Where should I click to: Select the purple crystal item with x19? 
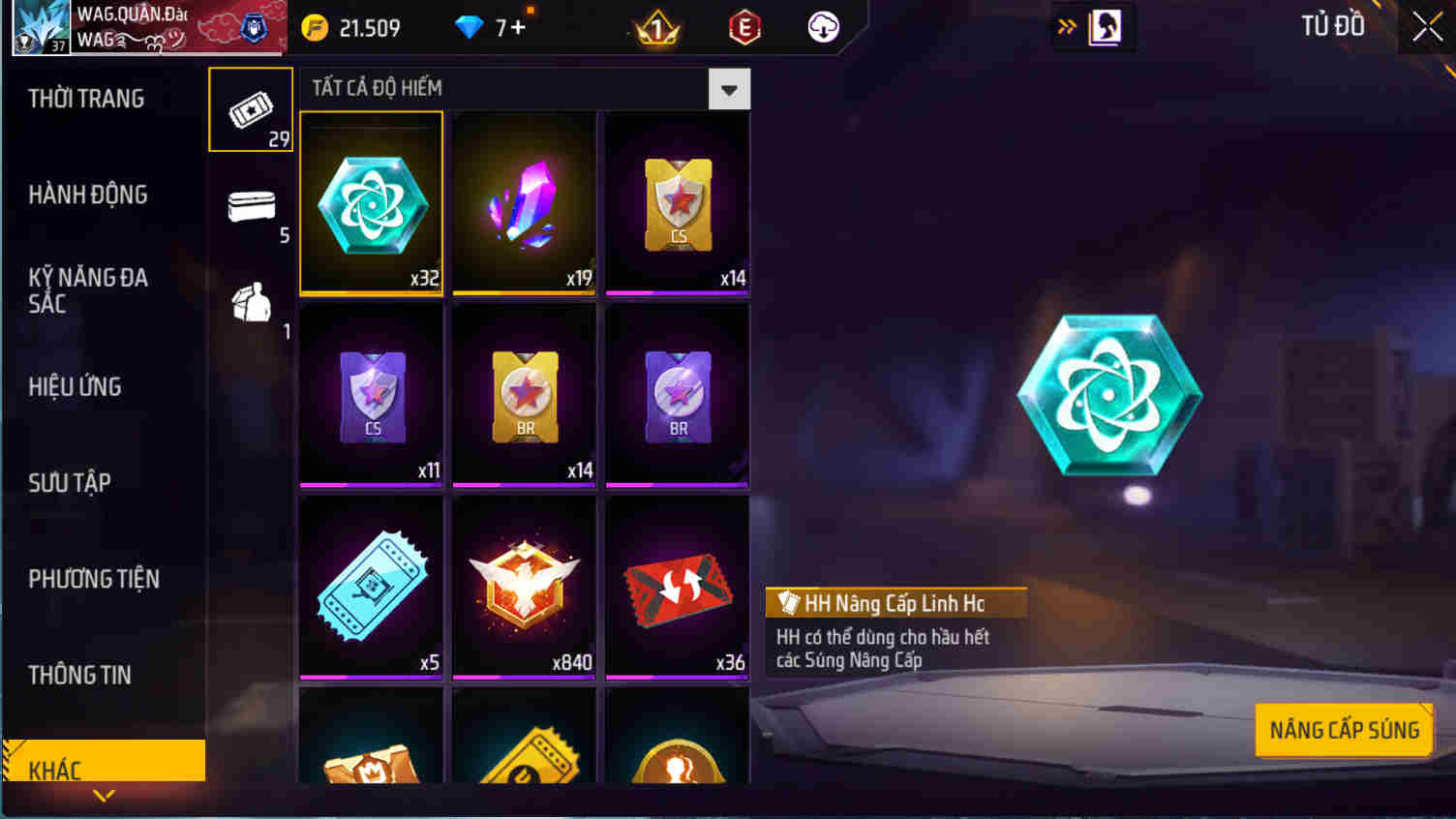[523, 203]
